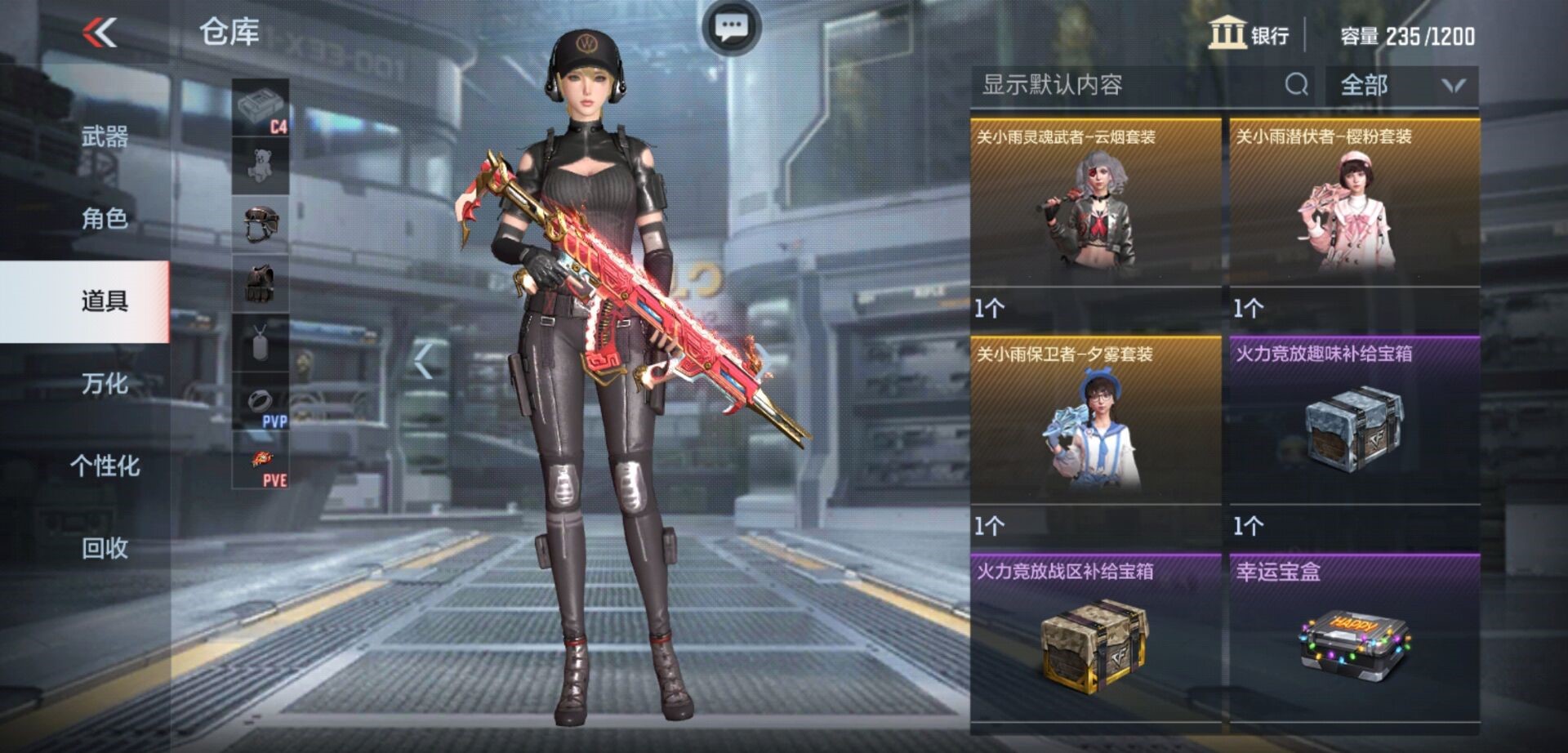The image size is (1568, 753).
Task: Go back using the double-arrow button
Action: click(100, 33)
